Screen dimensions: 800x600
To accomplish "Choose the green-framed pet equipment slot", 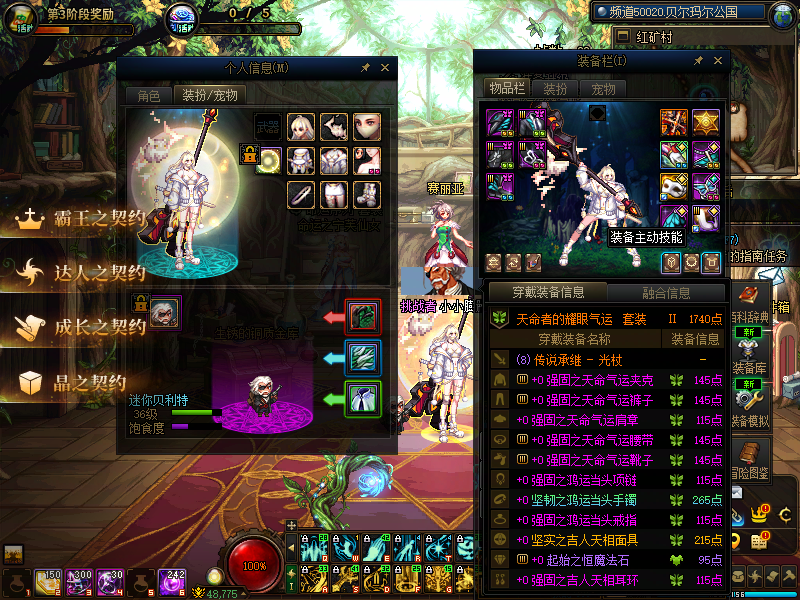I will [361, 398].
